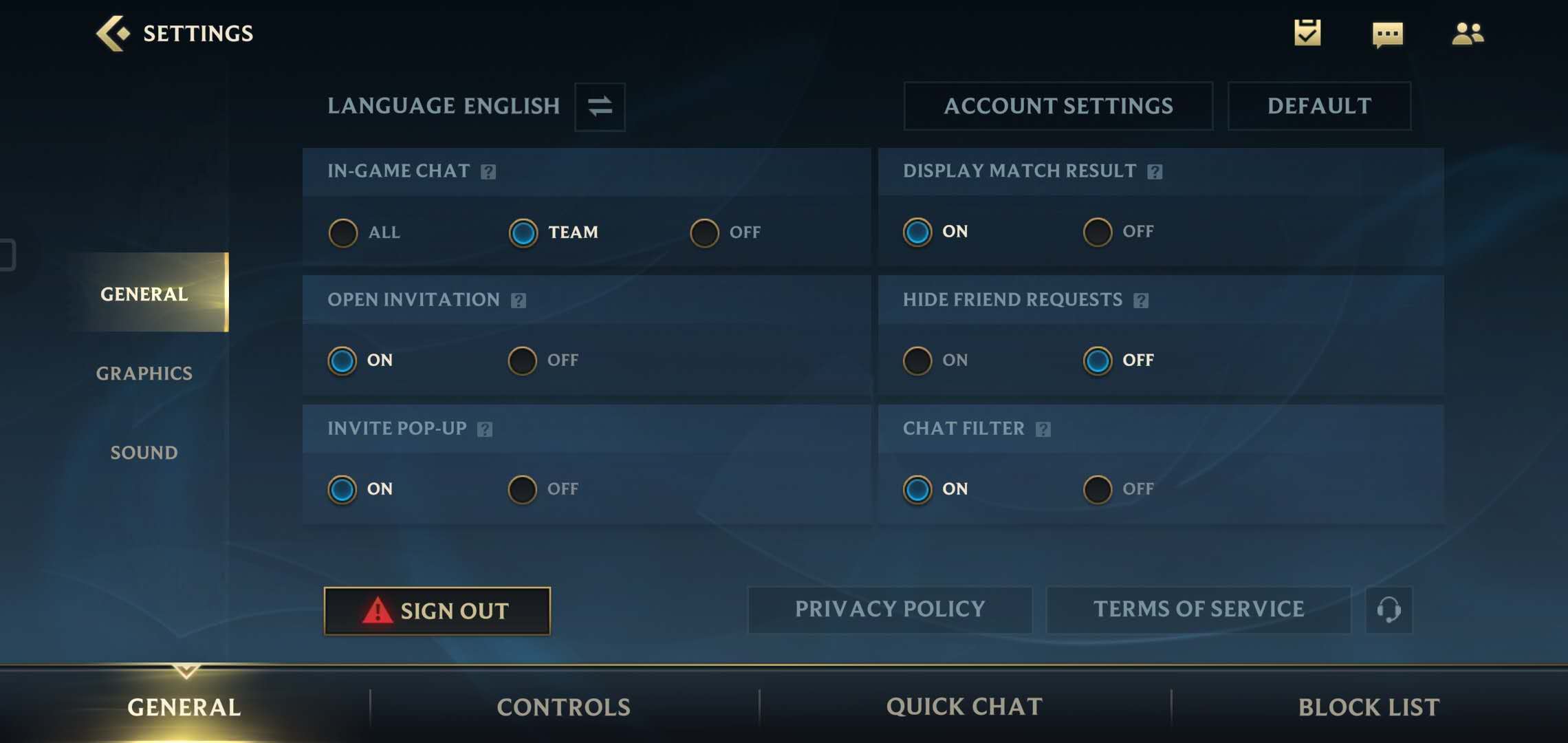Open the Terms of Service

pos(1198,610)
